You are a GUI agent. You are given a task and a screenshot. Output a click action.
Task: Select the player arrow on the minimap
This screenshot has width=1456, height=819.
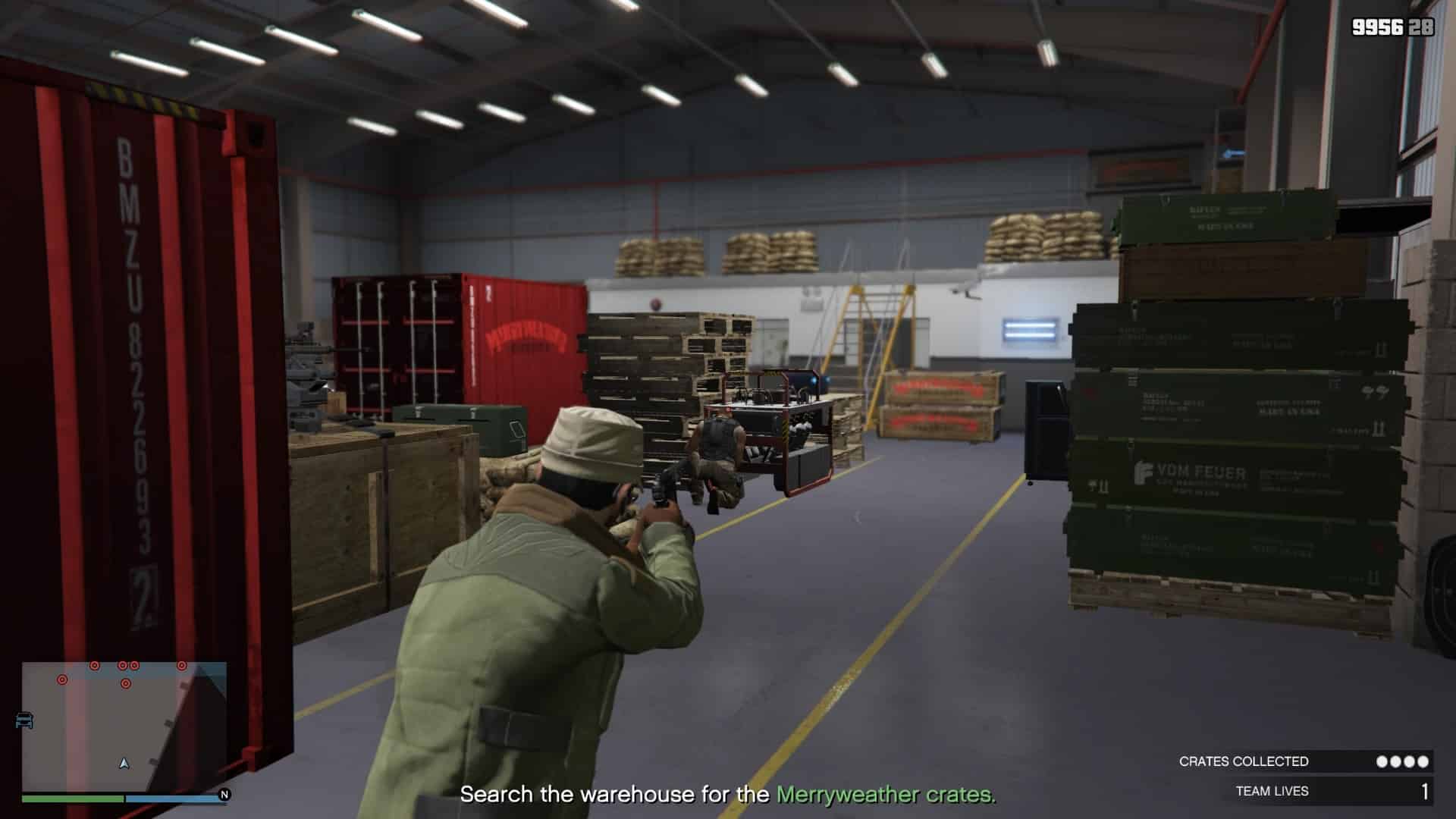pyautogui.click(x=124, y=764)
